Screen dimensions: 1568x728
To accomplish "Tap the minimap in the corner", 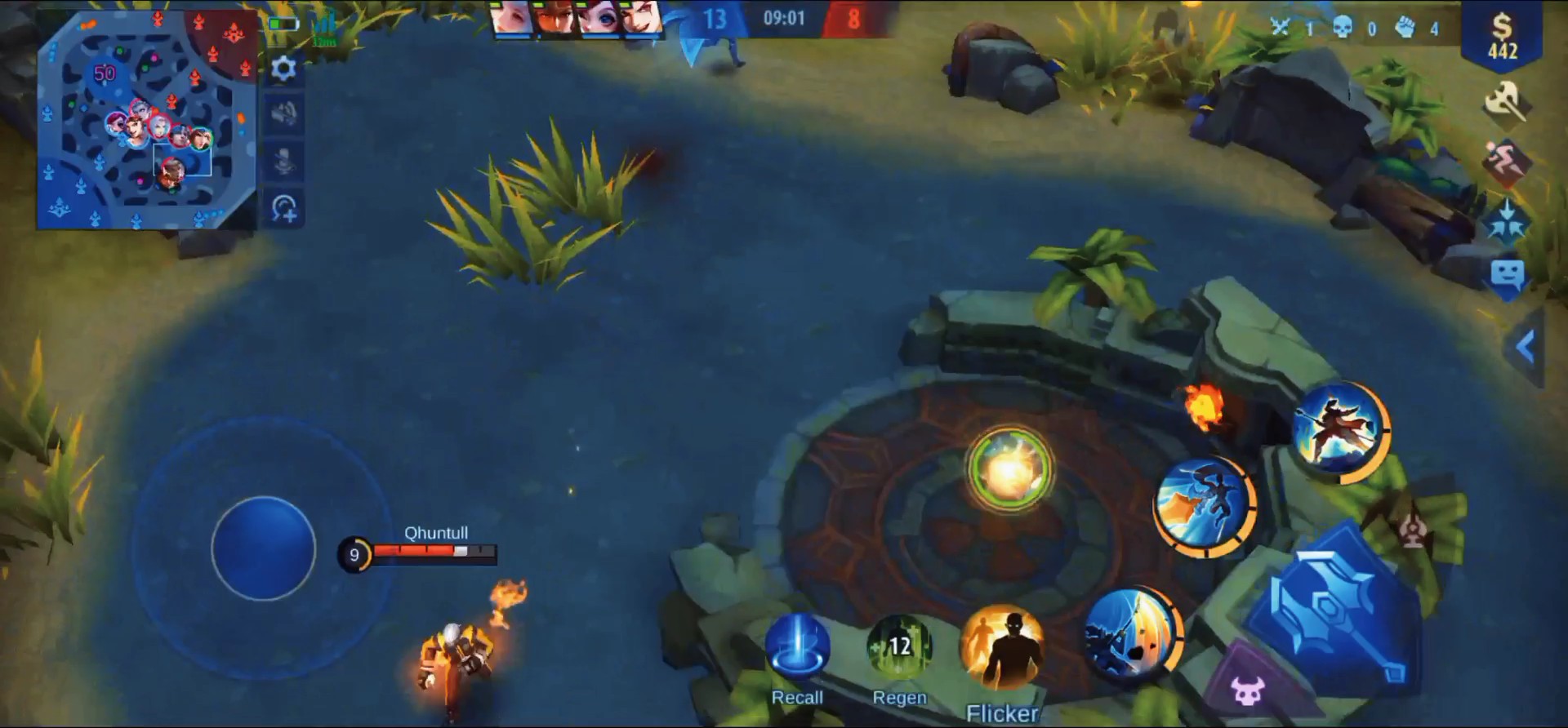I will [x=147, y=121].
